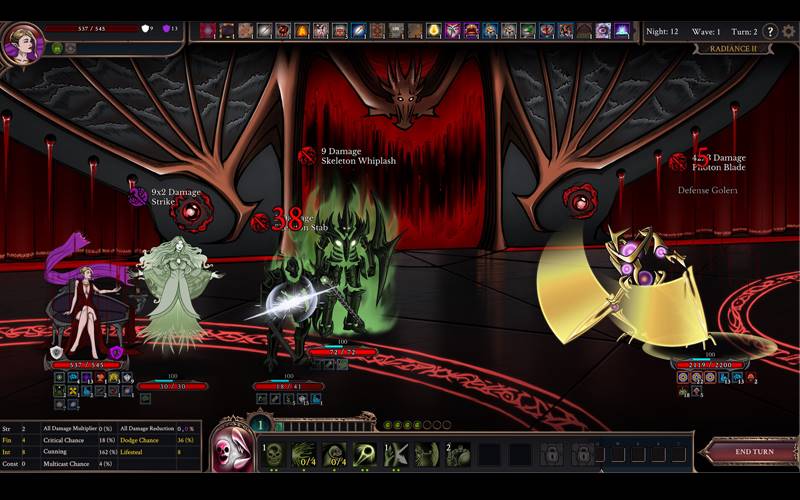800x500 pixels.
Task: Click the green status icon under health bar
Action: (57, 48)
